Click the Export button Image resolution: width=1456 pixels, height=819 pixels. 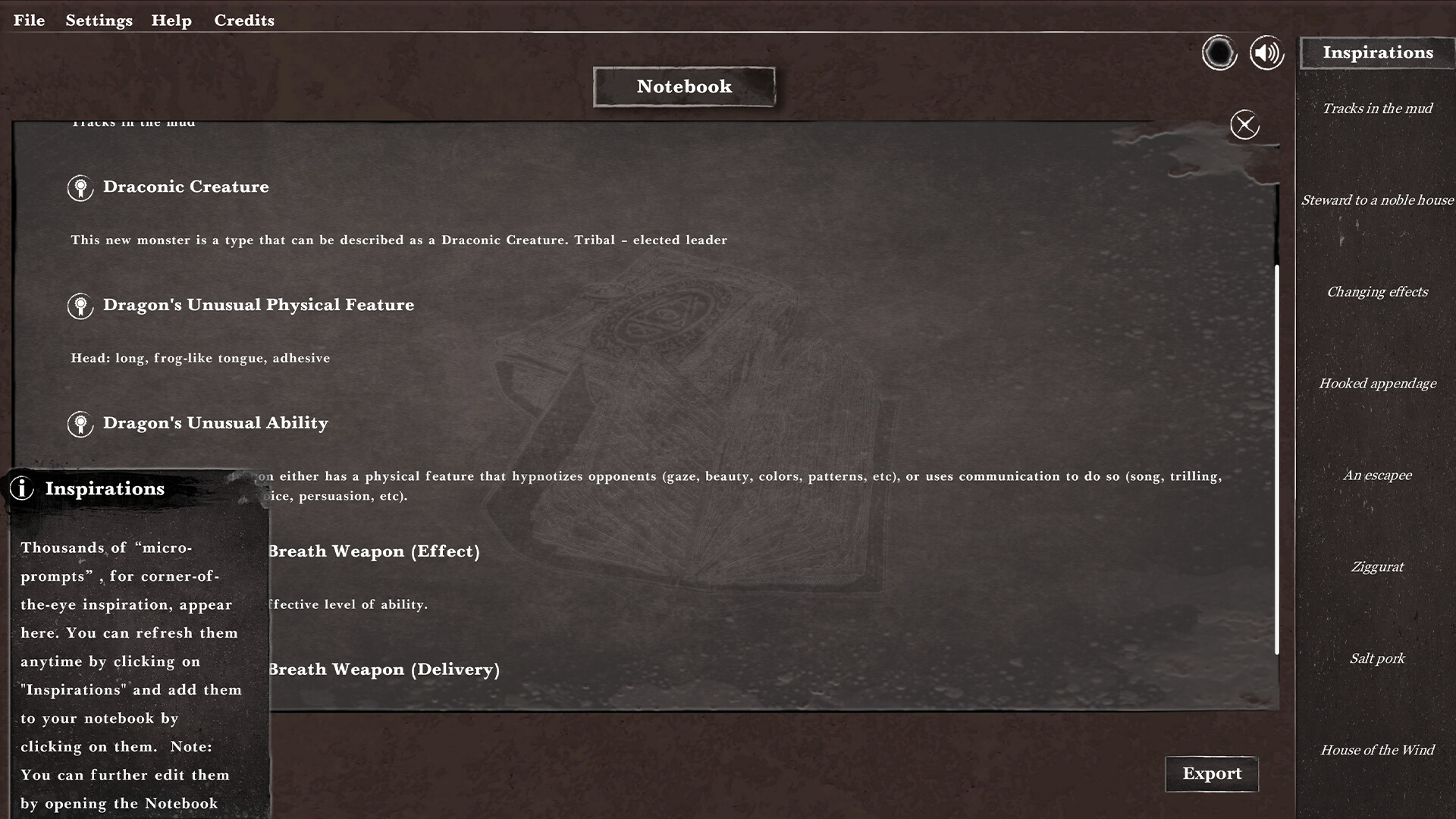[1211, 773]
